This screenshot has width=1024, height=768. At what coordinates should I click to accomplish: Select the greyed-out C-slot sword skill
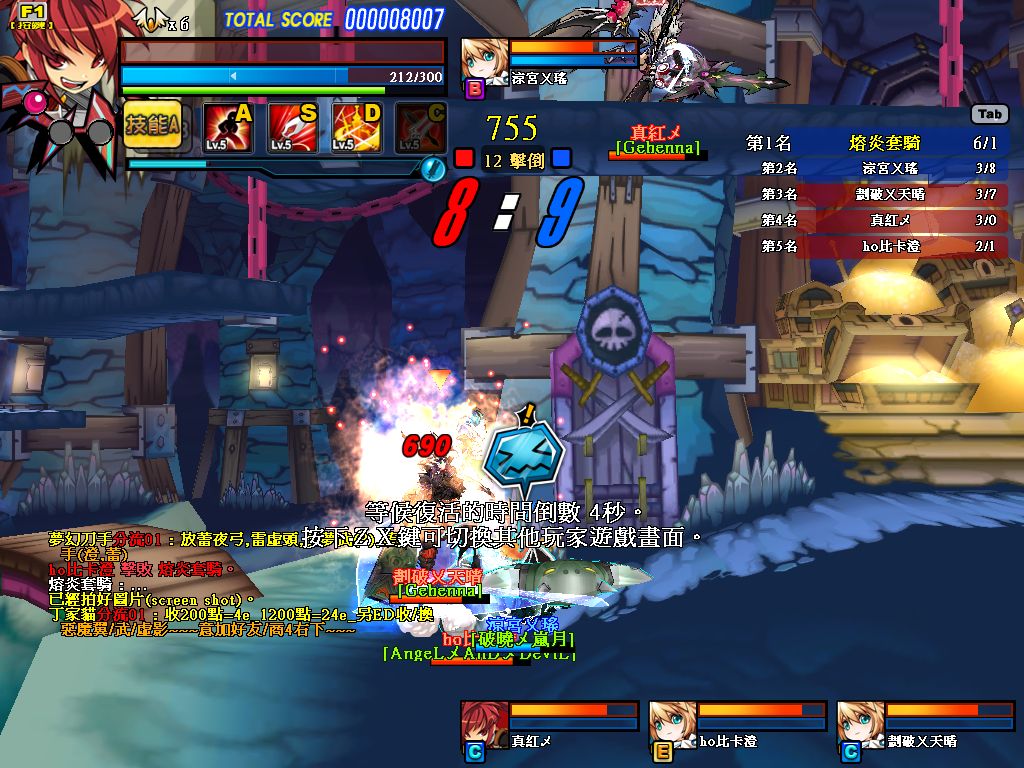coord(421,128)
